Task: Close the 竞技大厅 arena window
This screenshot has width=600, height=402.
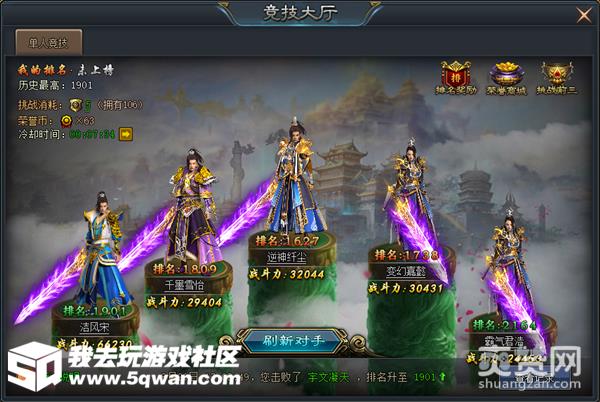Action: tap(584, 14)
